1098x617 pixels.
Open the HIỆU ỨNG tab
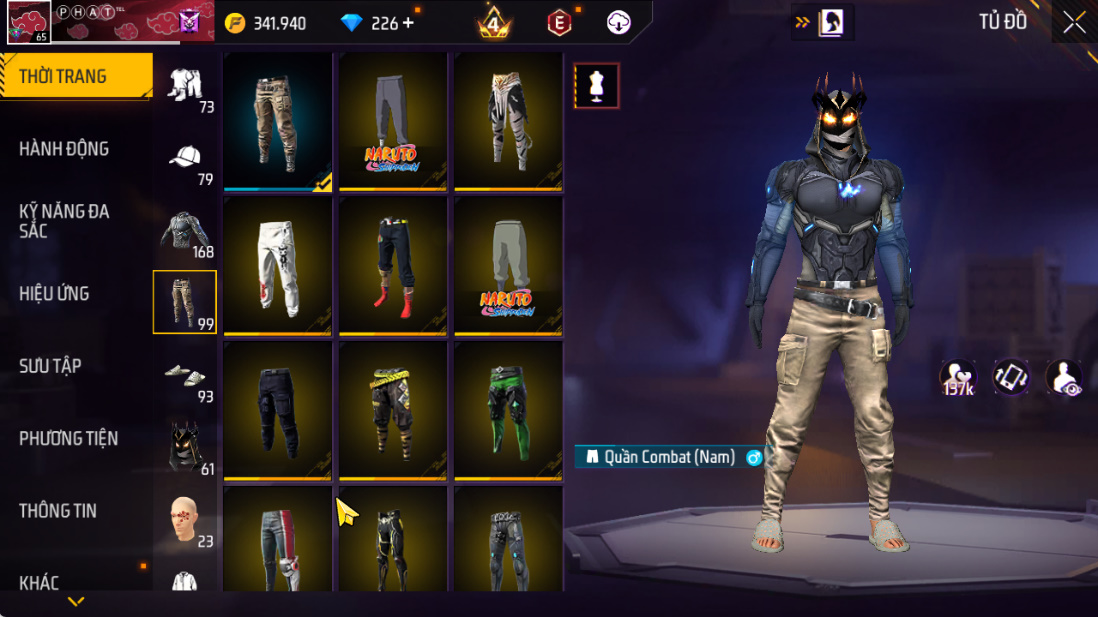(55, 294)
